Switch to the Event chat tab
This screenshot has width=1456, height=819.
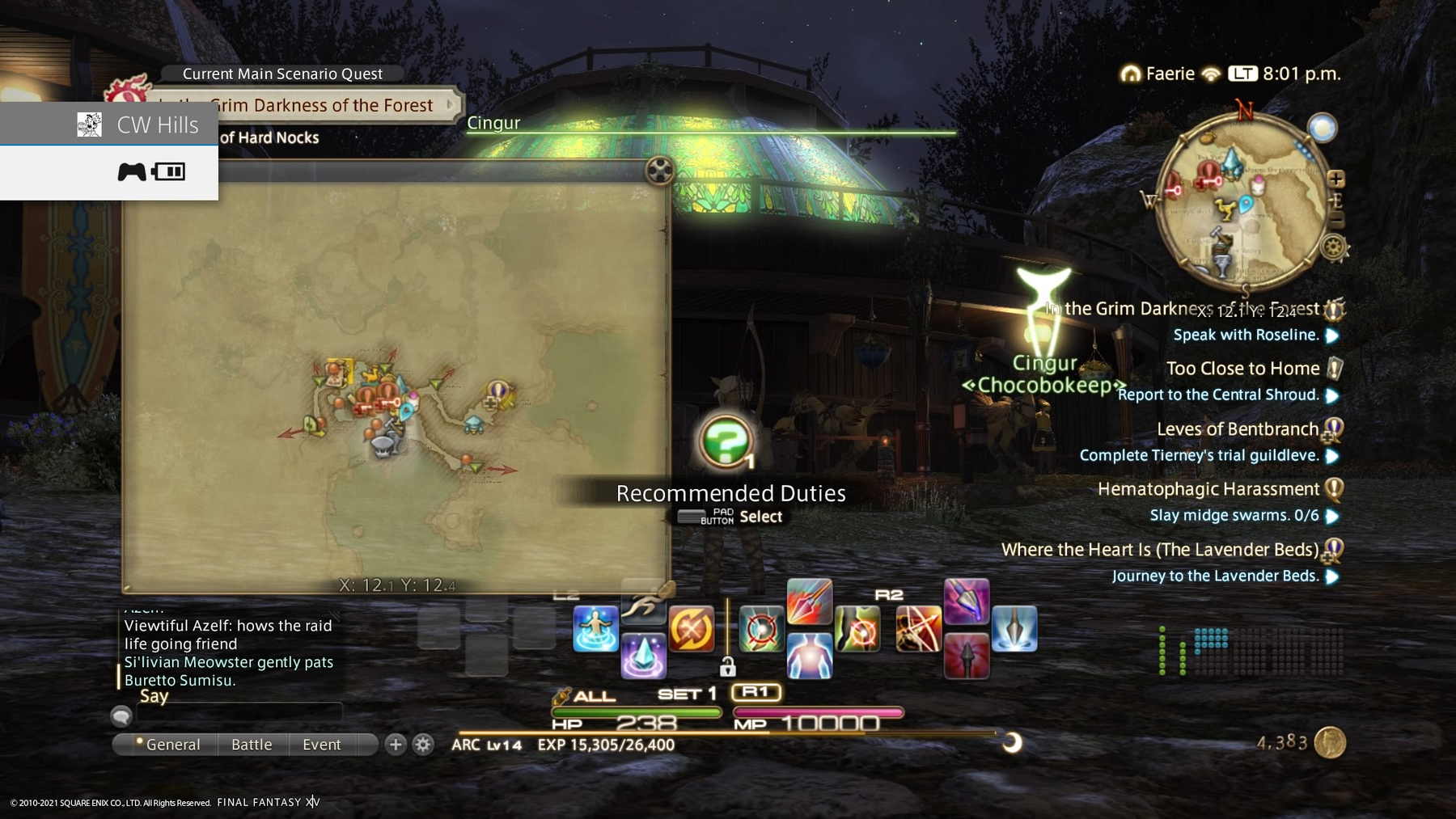pyautogui.click(x=322, y=744)
